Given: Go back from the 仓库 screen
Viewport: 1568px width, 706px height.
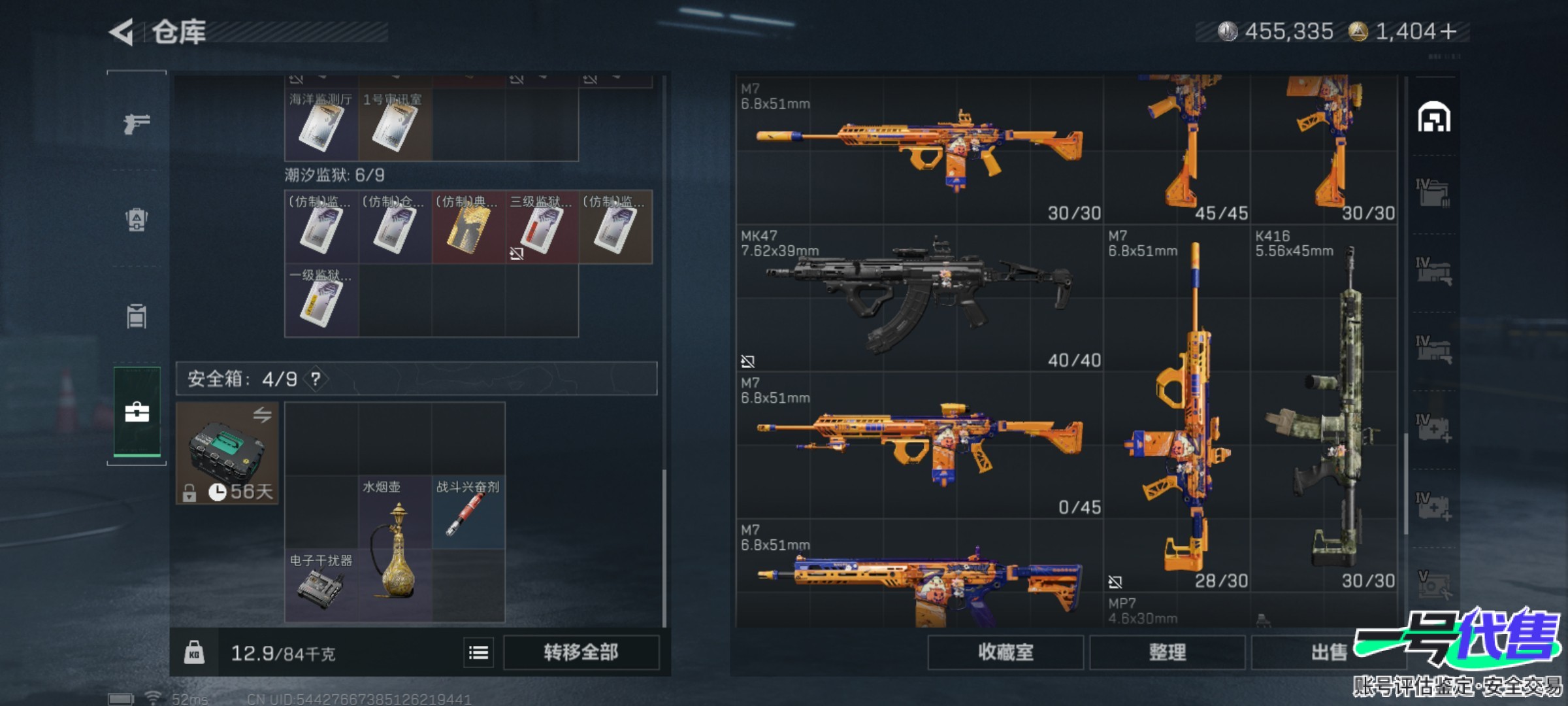Looking at the screenshot, I should click(x=122, y=32).
